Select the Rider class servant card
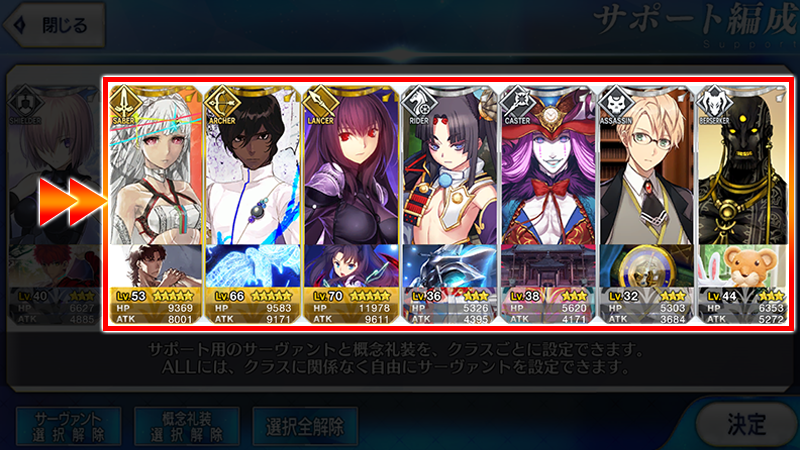The image size is (800, 450). [x=448, y=165]
